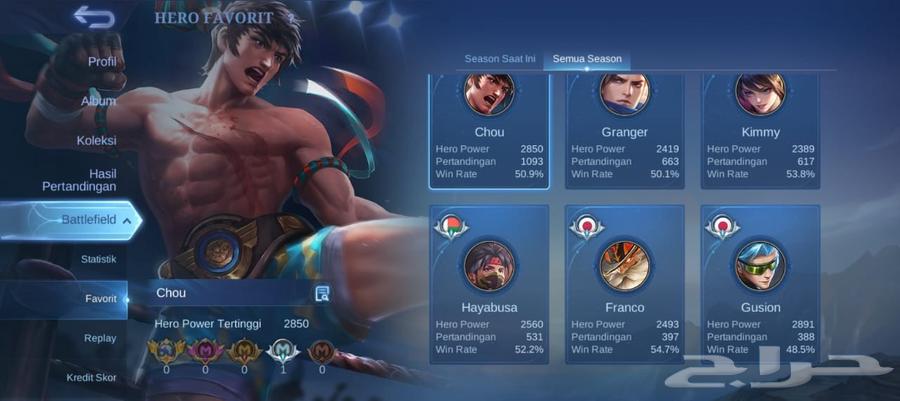This screenshot has height=401, width=900.
Task: Go back using the arrow button
Action: pyautogui.click(x=93, y=17)
